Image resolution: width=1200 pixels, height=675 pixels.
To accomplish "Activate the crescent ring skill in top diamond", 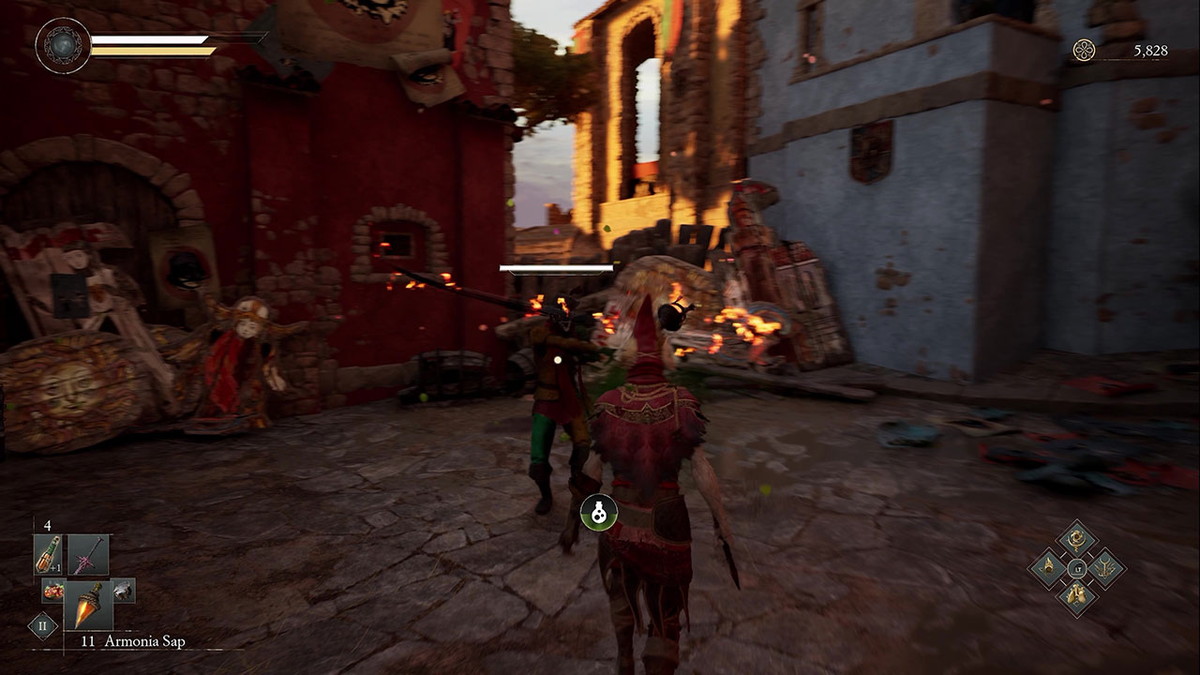I will 1077,540.
